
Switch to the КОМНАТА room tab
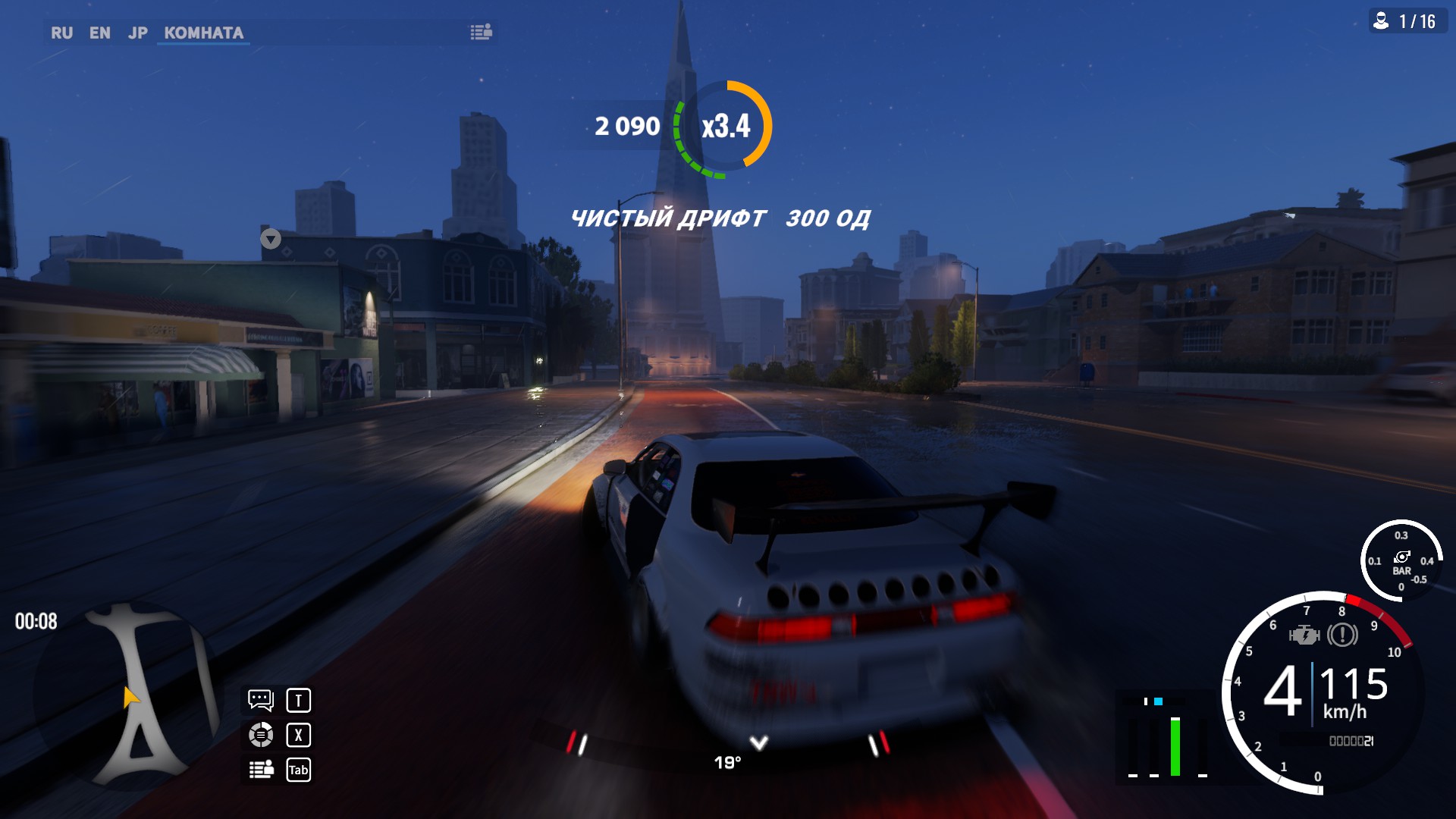pos(203,33)
